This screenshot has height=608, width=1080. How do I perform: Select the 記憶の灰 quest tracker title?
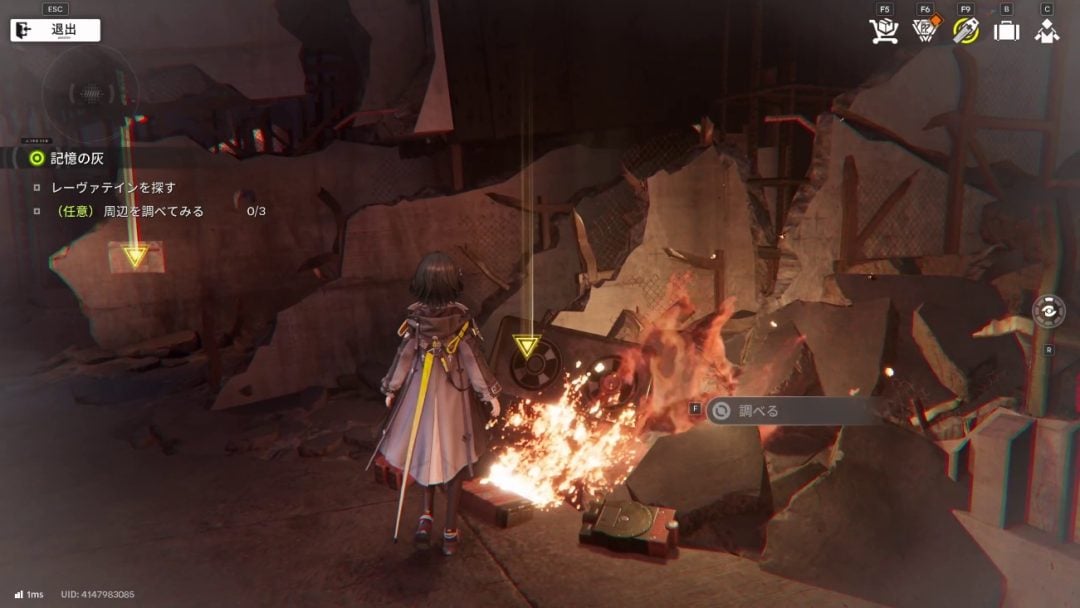[x=76, y=158]
